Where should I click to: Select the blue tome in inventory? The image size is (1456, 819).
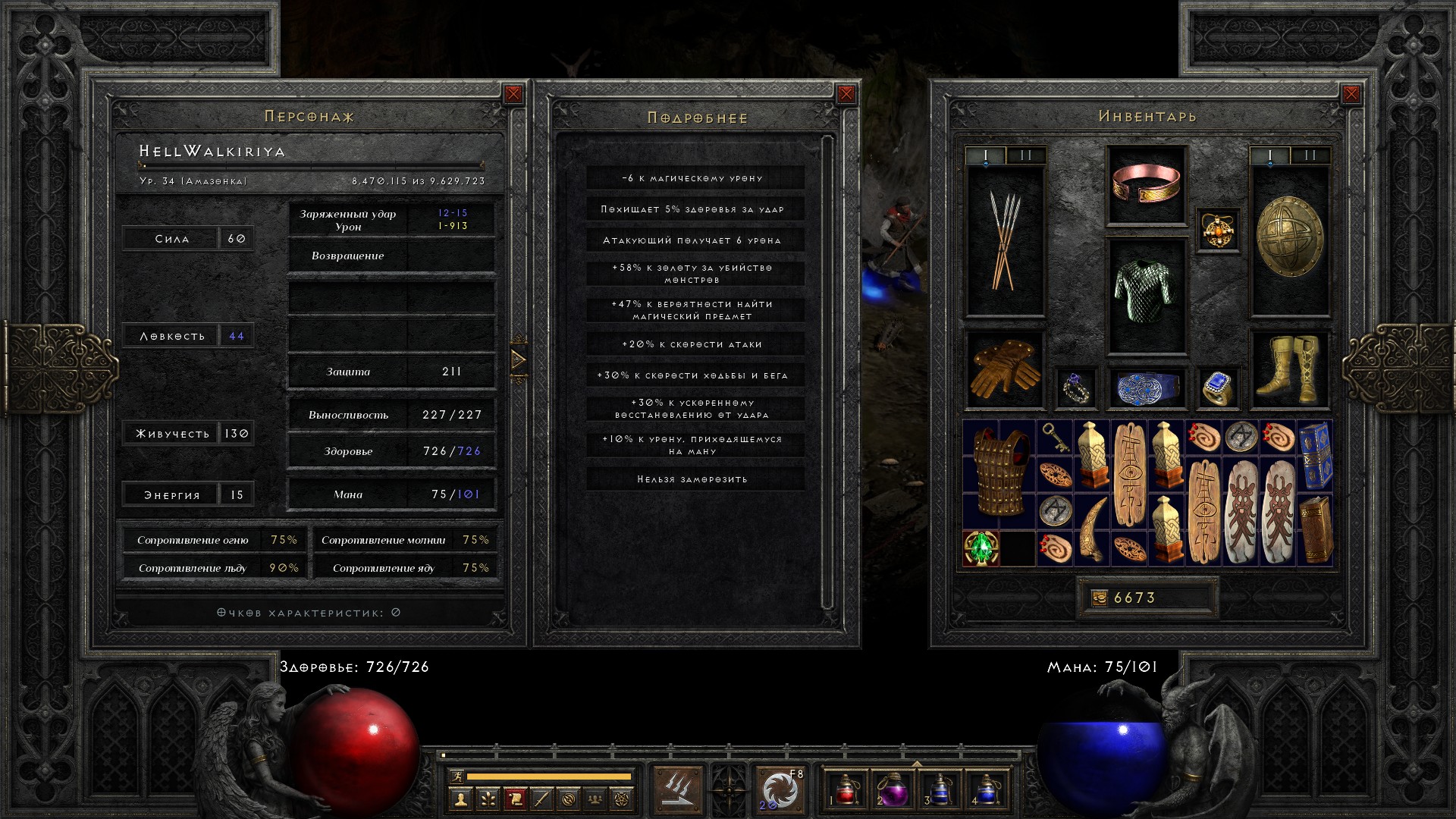(x=1314, y=456)
